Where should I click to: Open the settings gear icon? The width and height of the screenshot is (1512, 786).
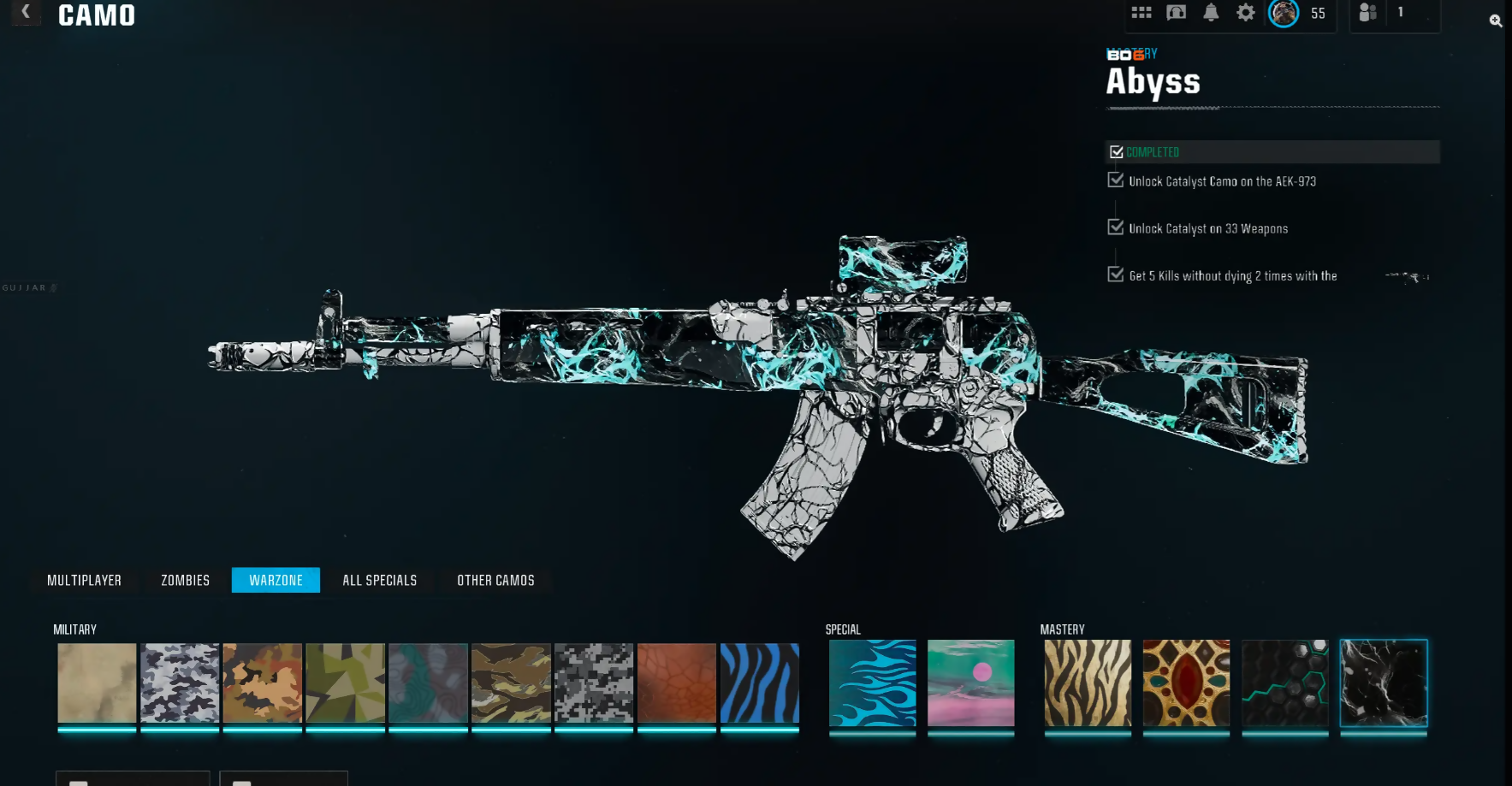point(1245,13)
